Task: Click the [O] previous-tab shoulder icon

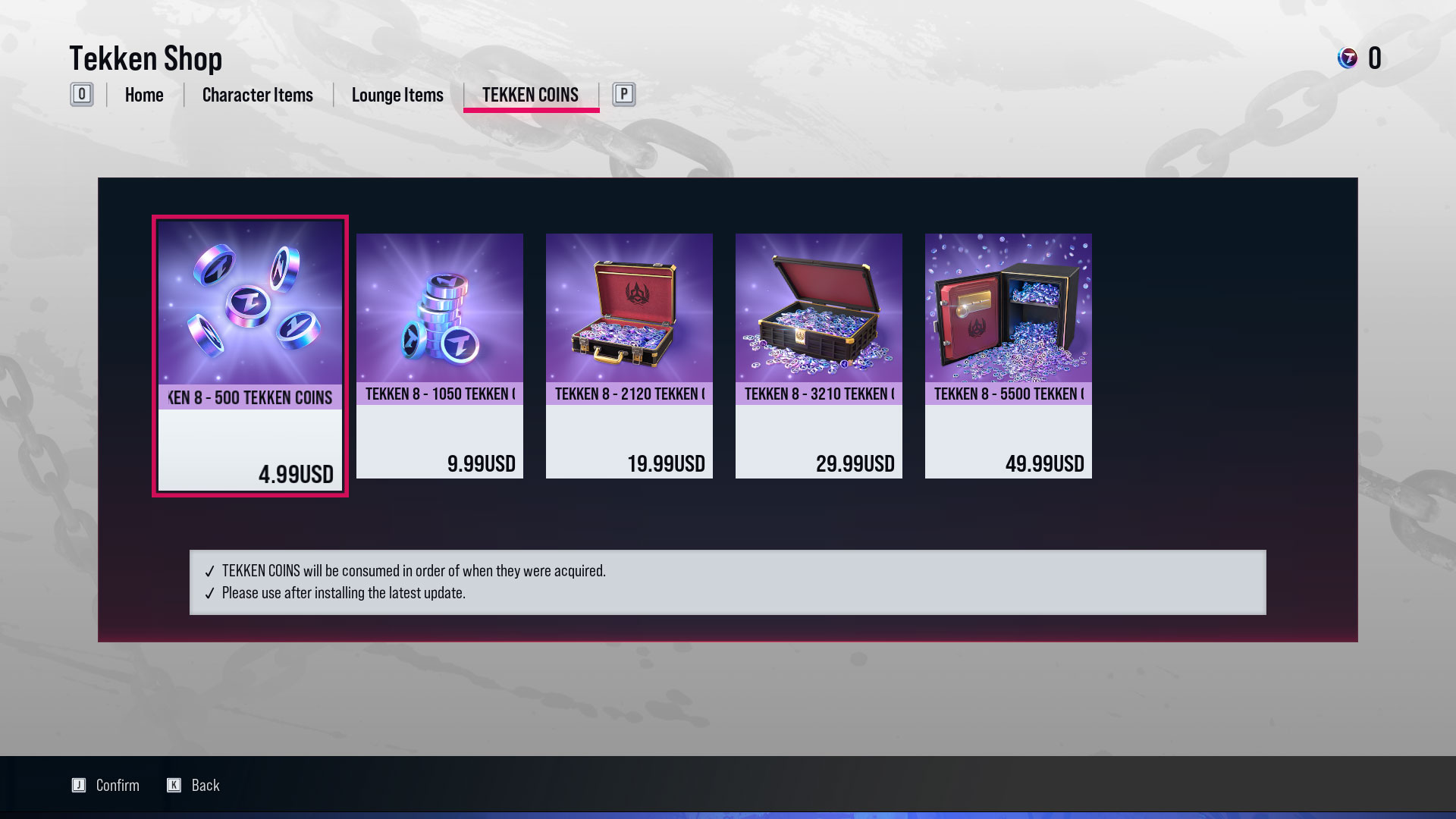Action: 81,95
